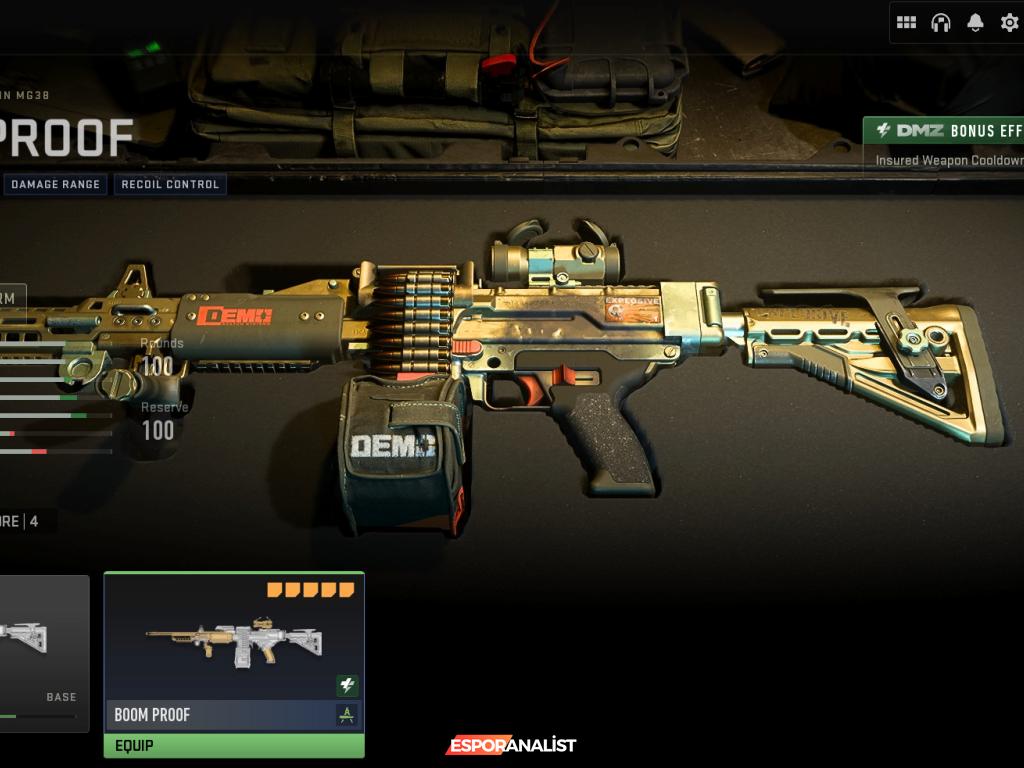Equip the Boom Proof blueprint
Image resolution: width=1024 pixels, height=768 pixels.
234,746
